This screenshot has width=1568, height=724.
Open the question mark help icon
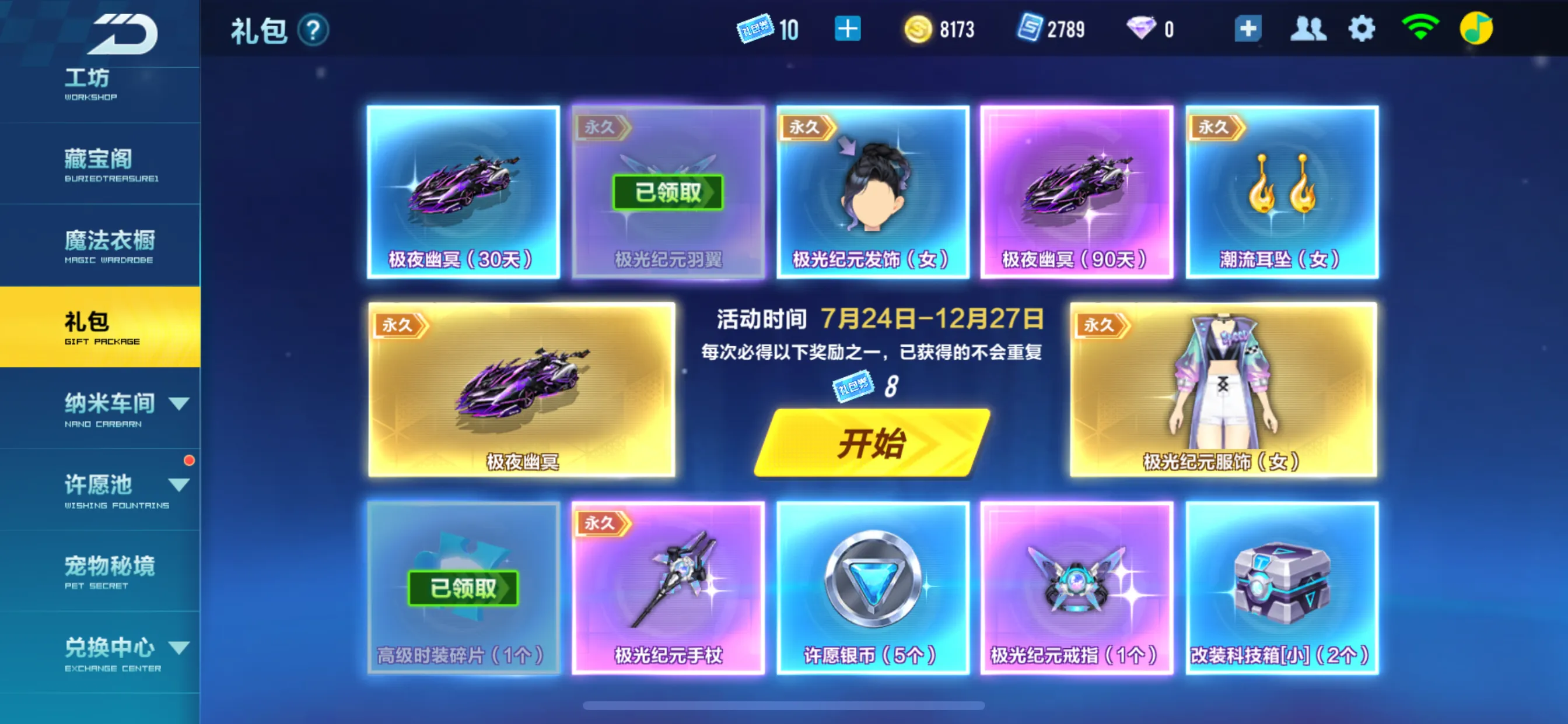point(313,30)
